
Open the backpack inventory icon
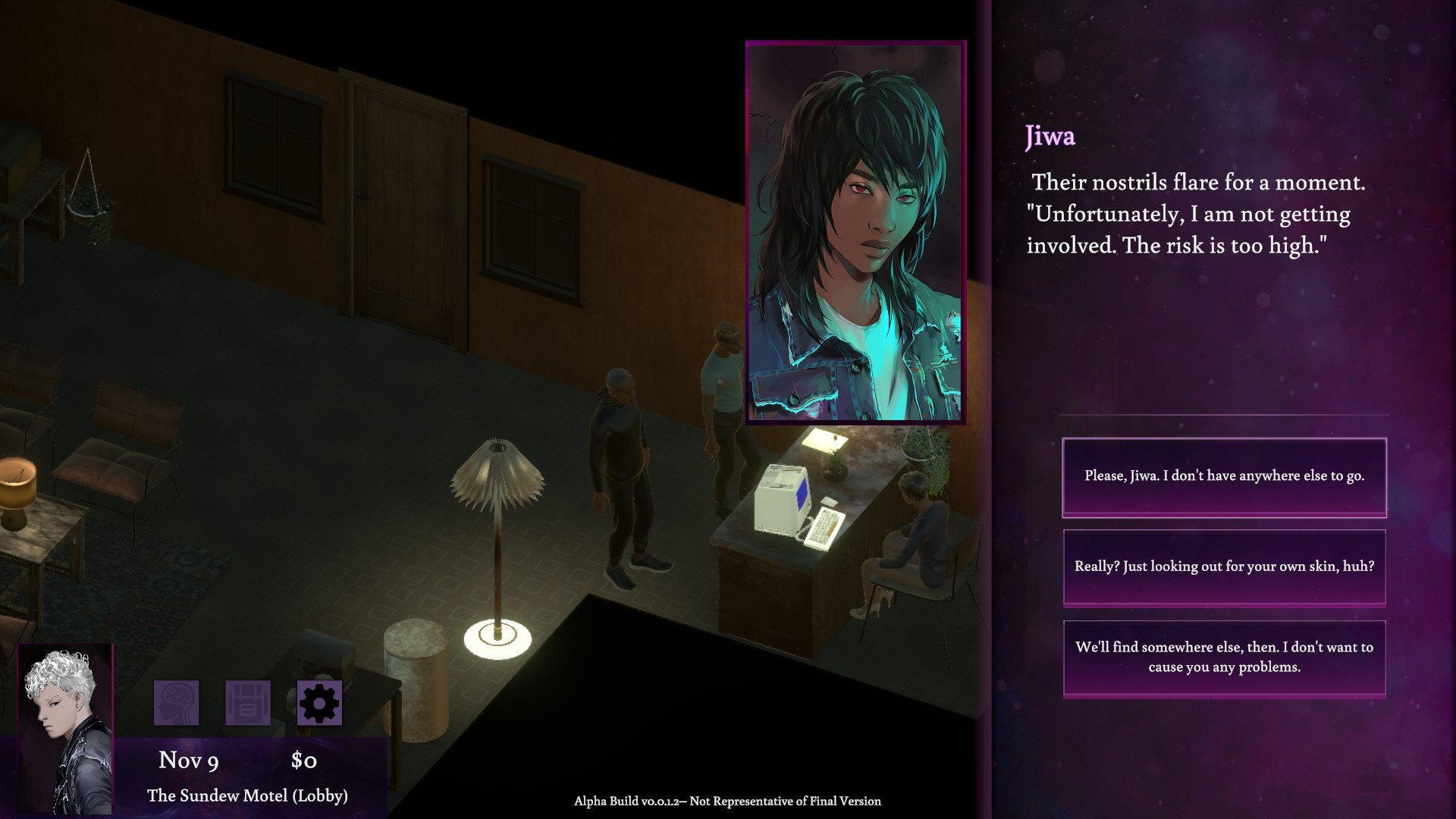coord(248,703)
